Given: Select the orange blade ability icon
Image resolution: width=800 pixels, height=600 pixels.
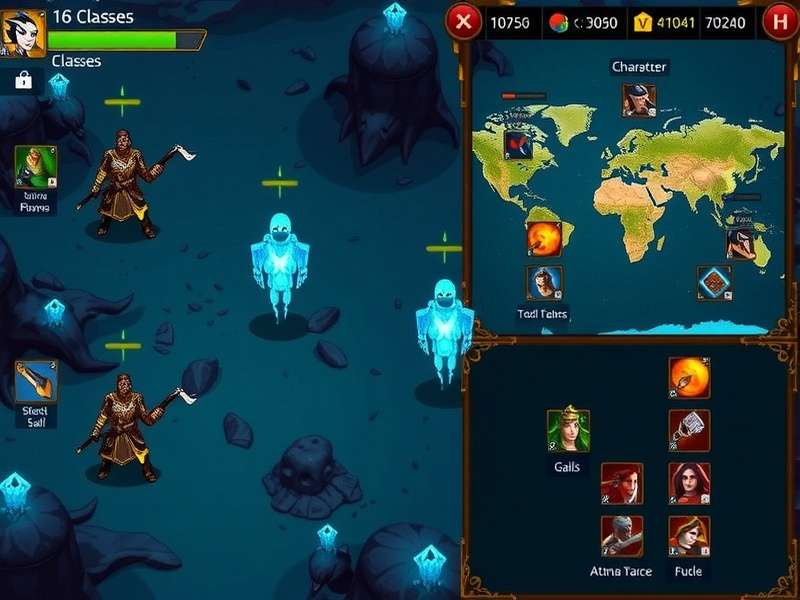Looking at the screenshot, I should click(35, 381).
